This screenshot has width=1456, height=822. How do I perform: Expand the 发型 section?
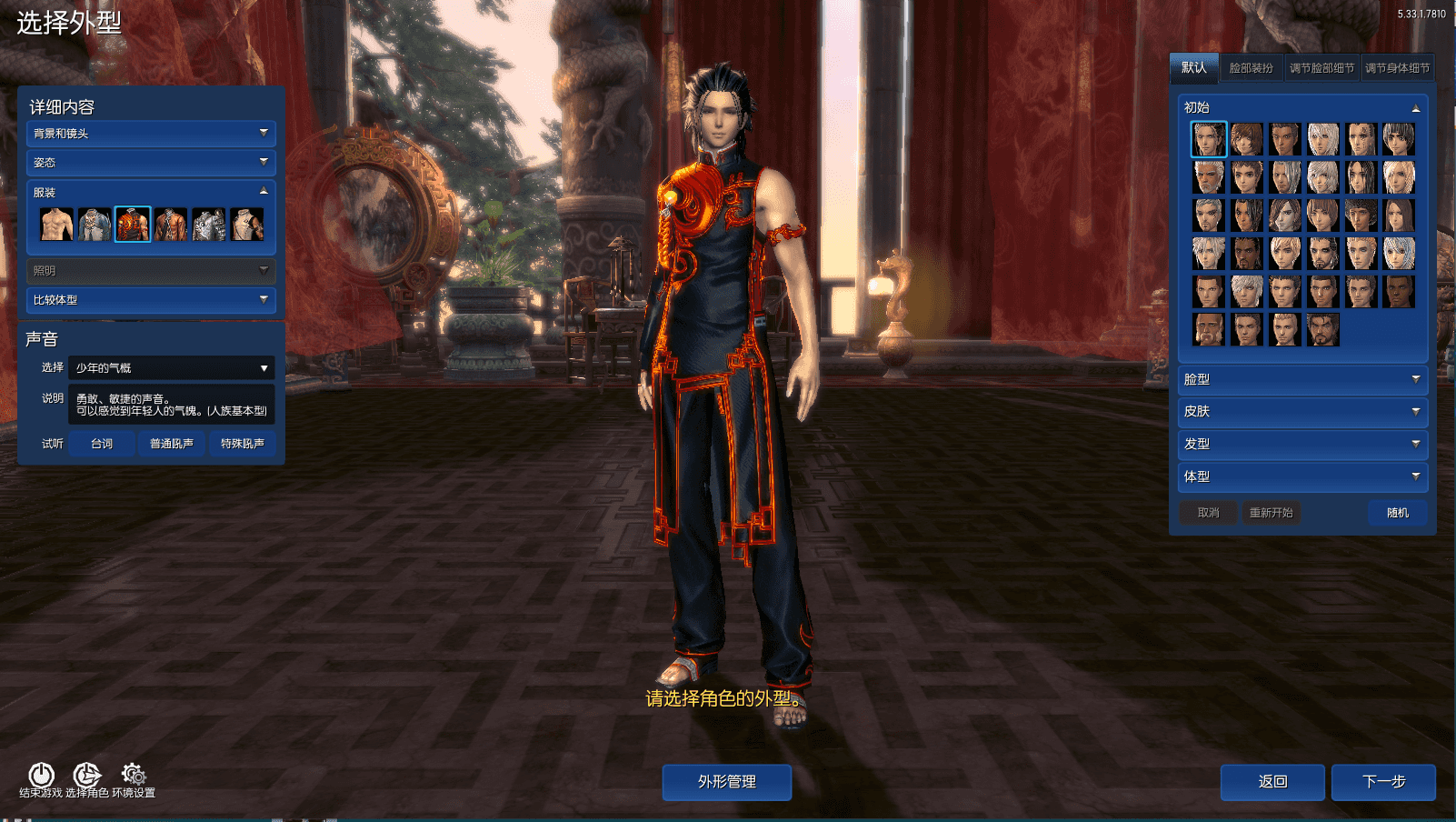(x=1301, y=444)
